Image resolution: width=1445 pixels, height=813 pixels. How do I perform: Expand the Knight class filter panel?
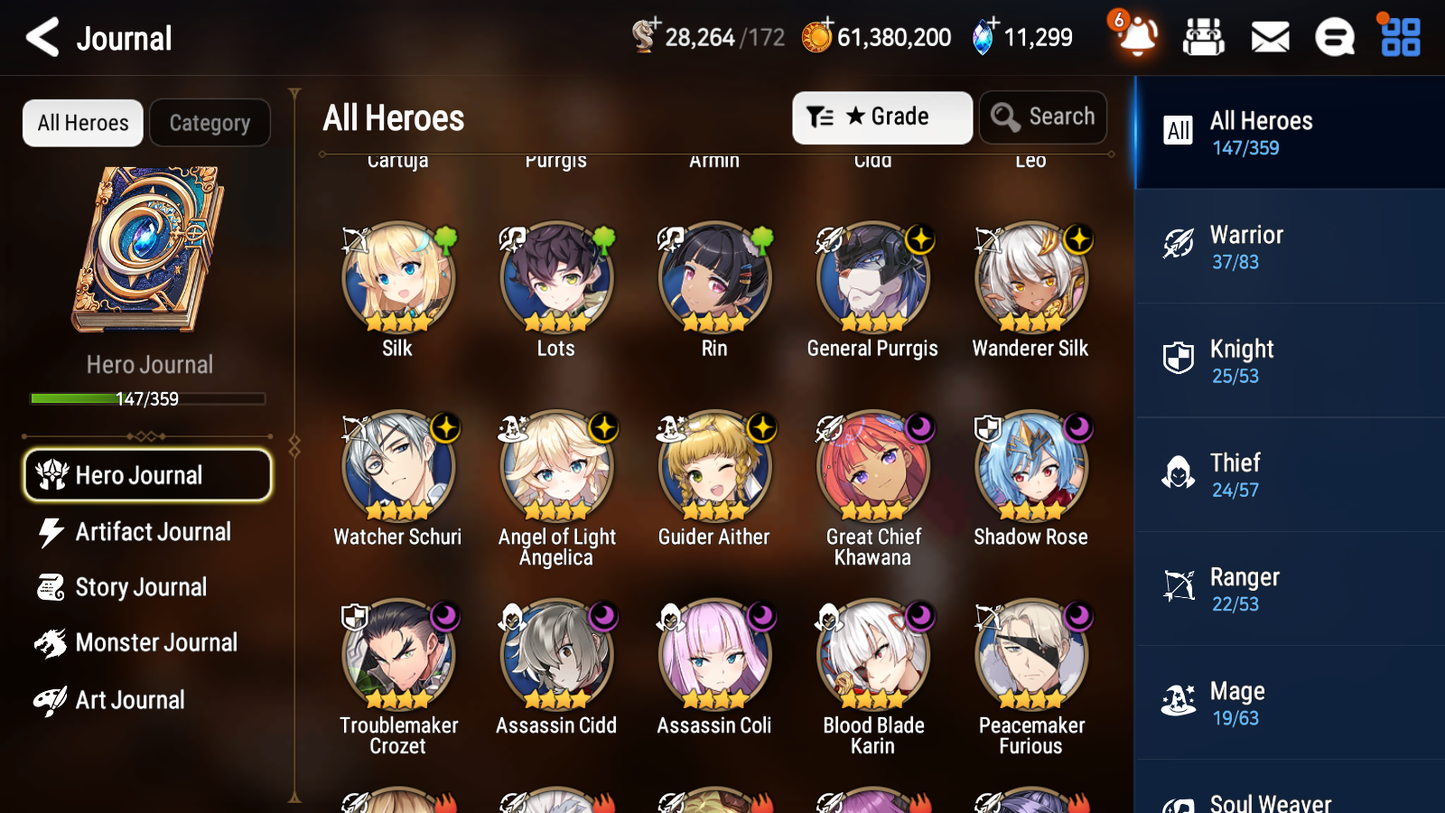(x=1290, y=361)
